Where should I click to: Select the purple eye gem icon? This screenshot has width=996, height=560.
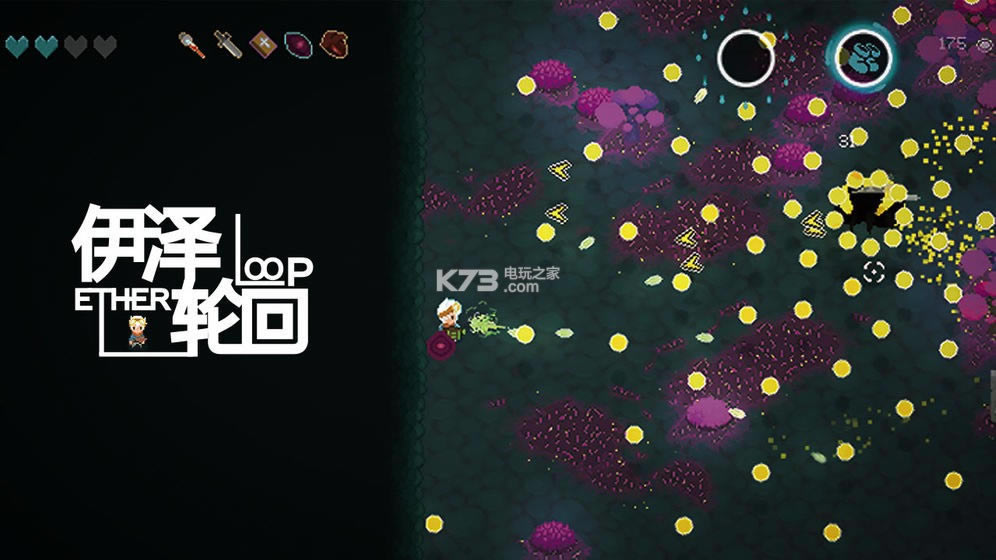click(x=298, y=44)
